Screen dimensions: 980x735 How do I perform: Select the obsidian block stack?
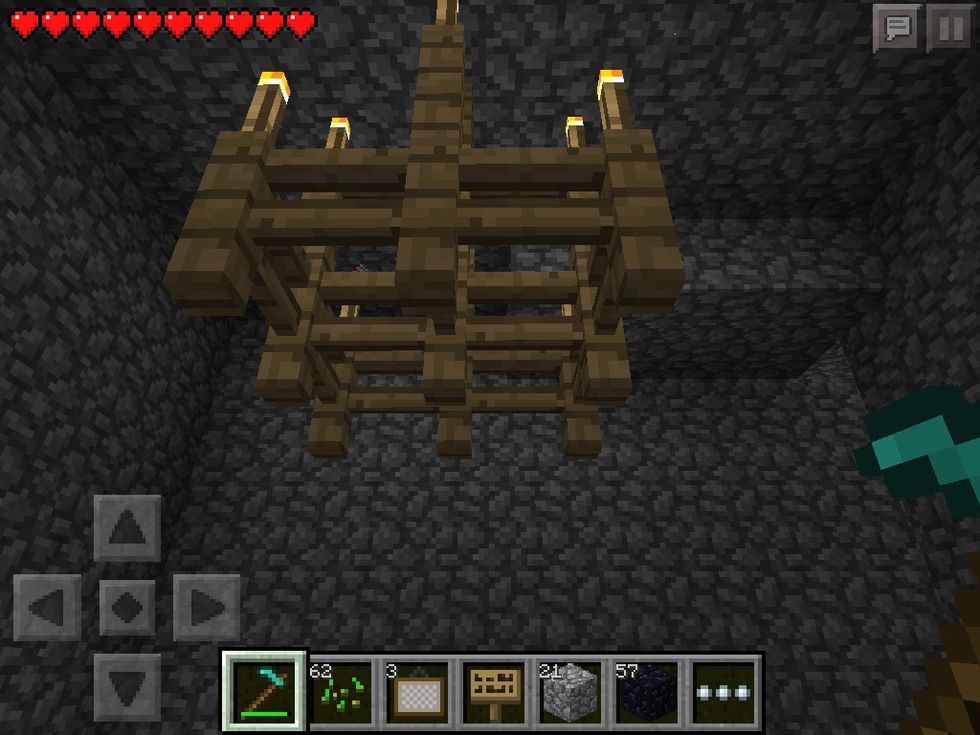click(x=646, y=690)
